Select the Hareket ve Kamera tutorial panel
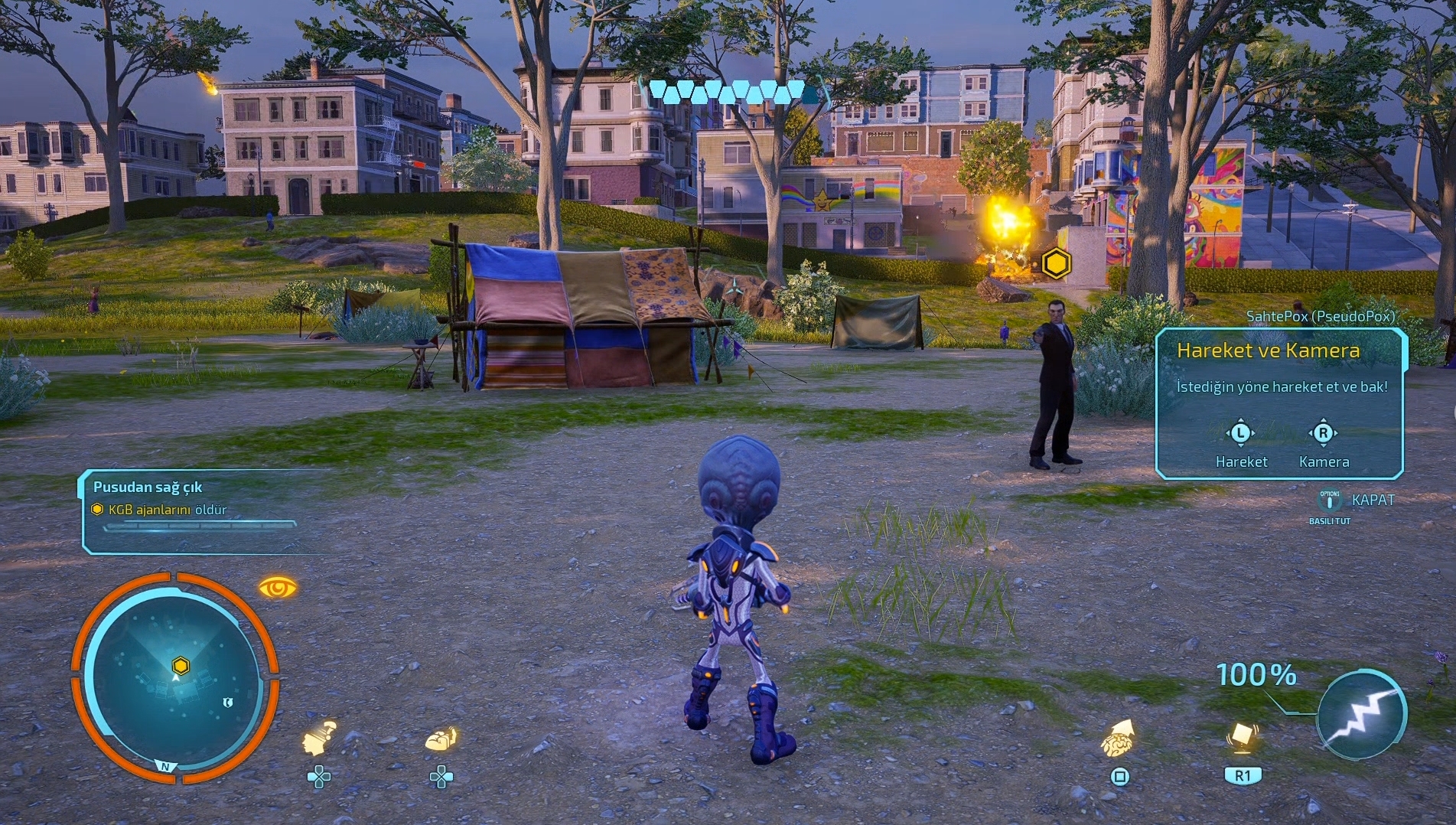This screenshot has height=825, width=1456. pos(1279,403)
